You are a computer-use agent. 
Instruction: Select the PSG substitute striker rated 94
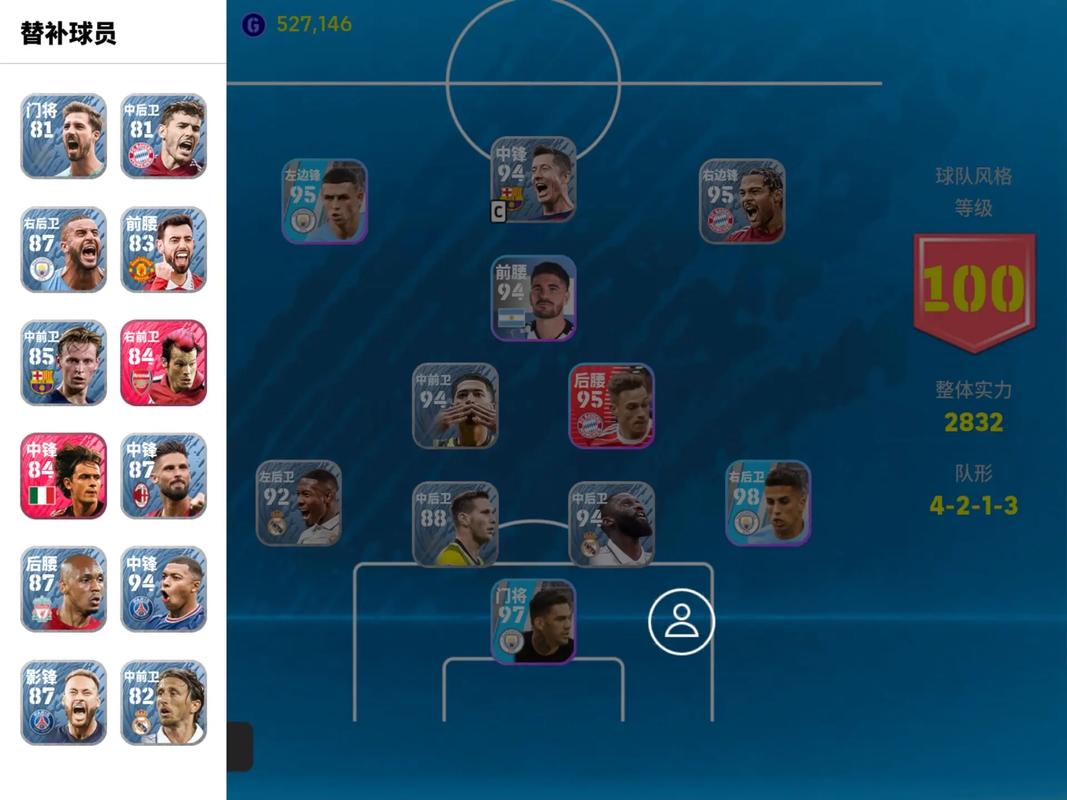pos(164,588)
